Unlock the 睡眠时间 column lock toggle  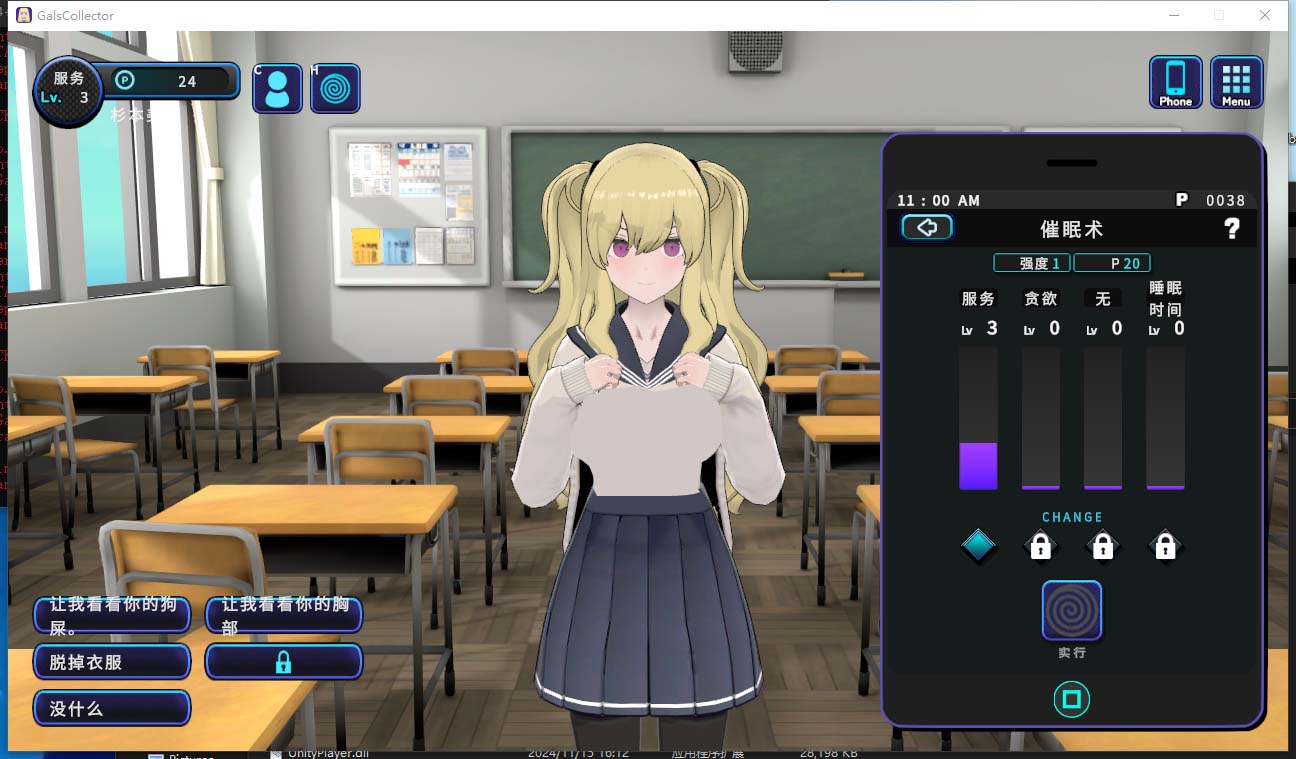click(1165, 546)
